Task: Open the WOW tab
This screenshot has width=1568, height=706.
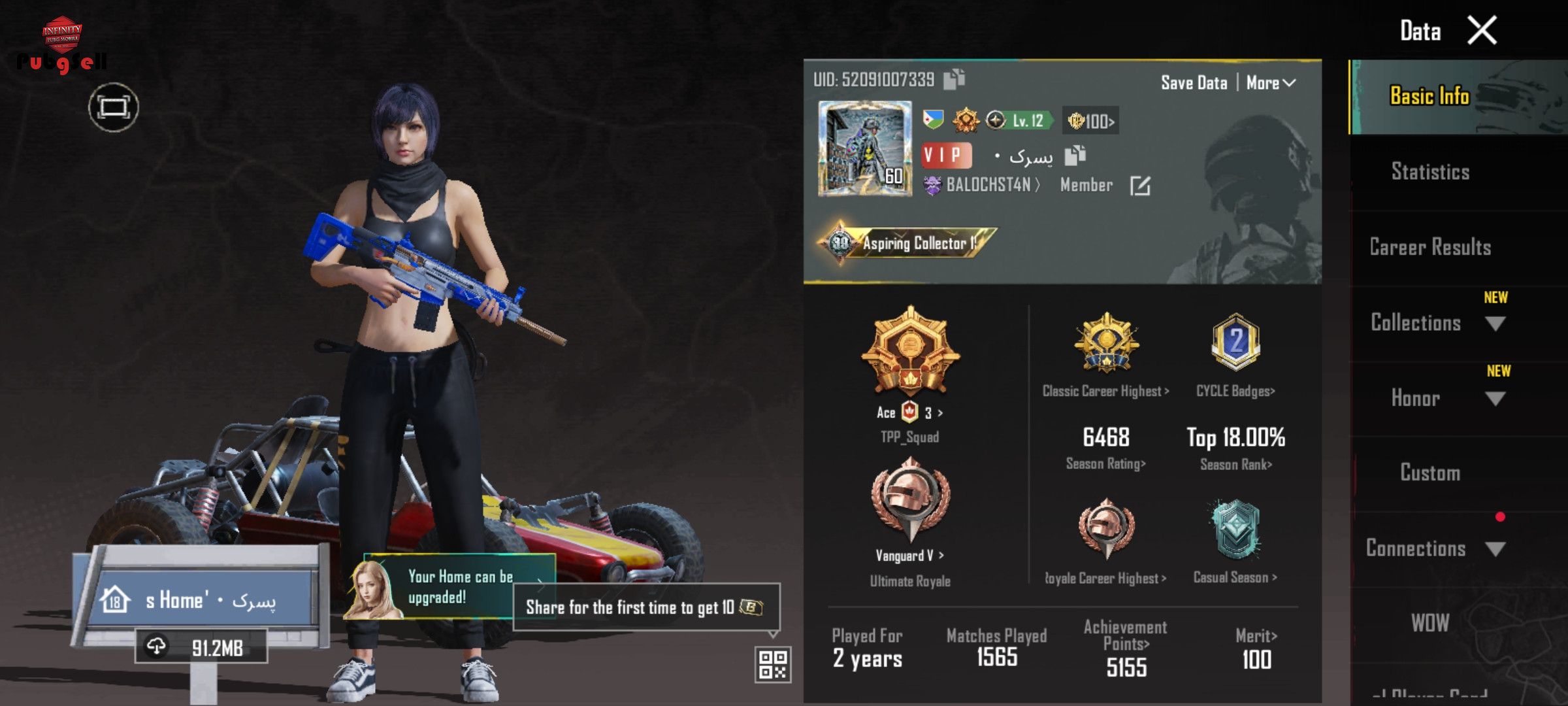Action: pyautogui.click(x=1430, y=623)
